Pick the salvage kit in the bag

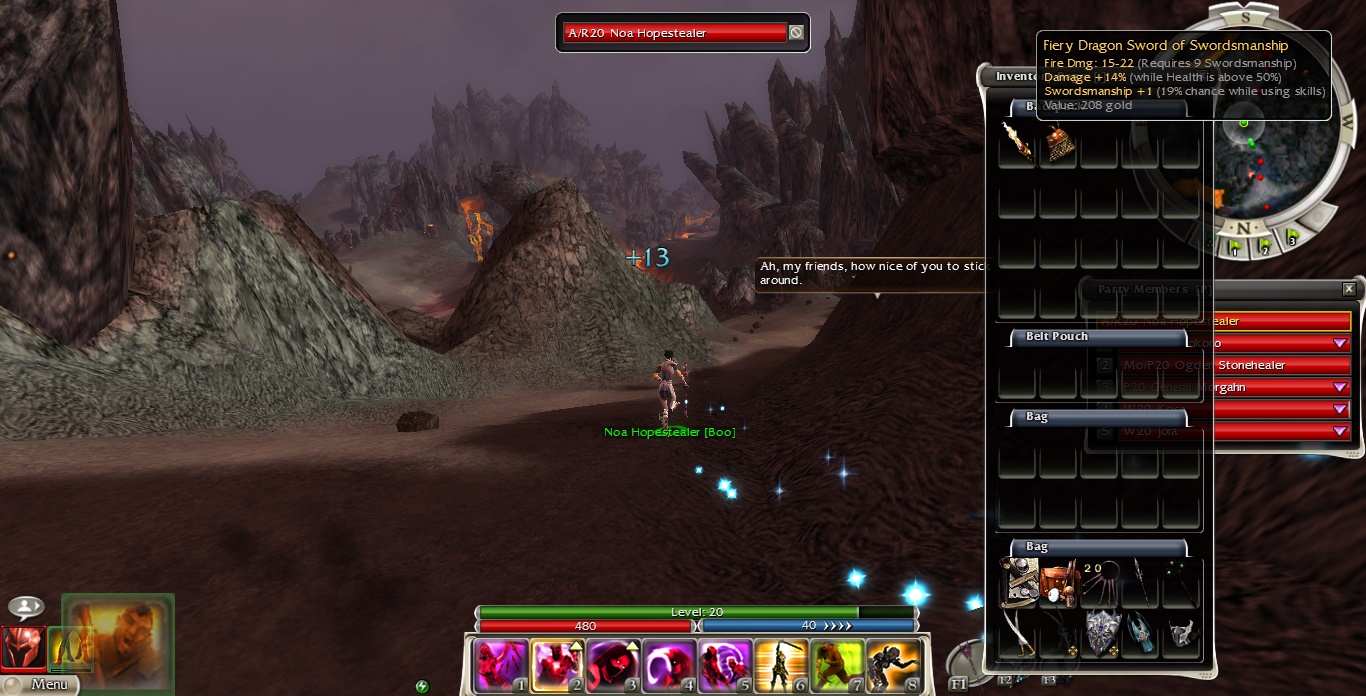coord(1059,583)
